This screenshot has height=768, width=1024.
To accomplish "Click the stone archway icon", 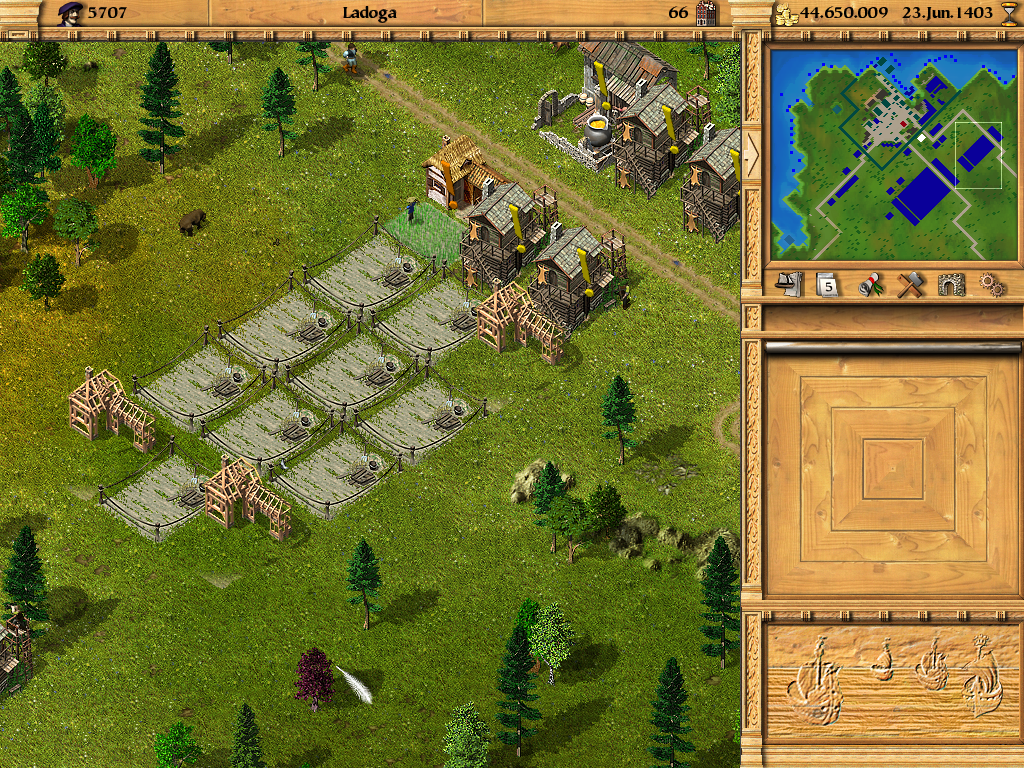I will coord(951,285).
